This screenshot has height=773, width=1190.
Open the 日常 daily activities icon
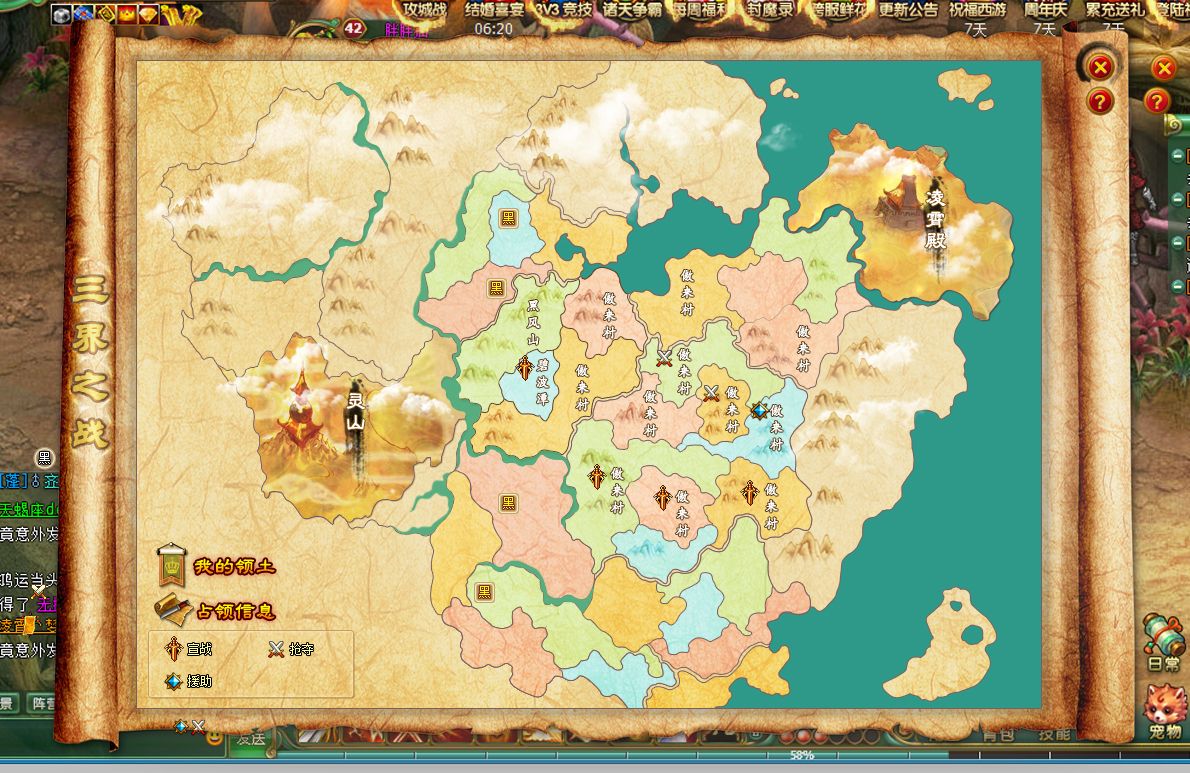coord(1163,640)
